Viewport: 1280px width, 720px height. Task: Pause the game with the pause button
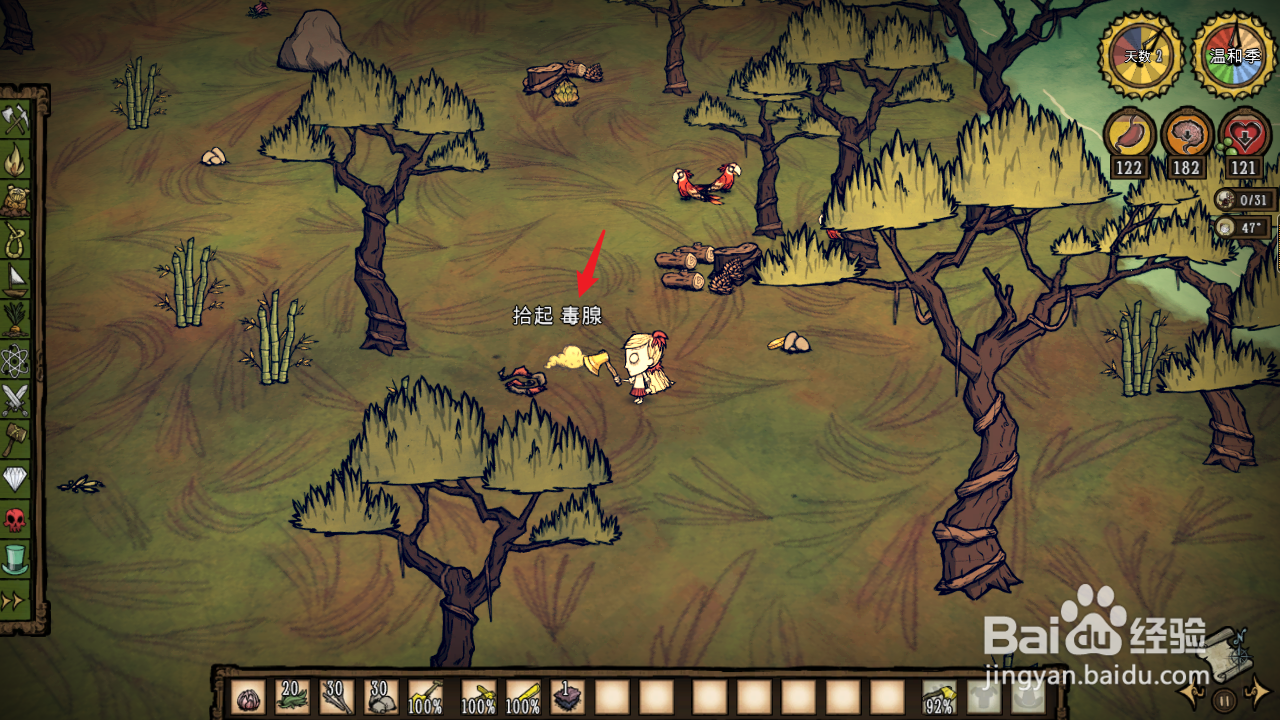coord(1224,698)
